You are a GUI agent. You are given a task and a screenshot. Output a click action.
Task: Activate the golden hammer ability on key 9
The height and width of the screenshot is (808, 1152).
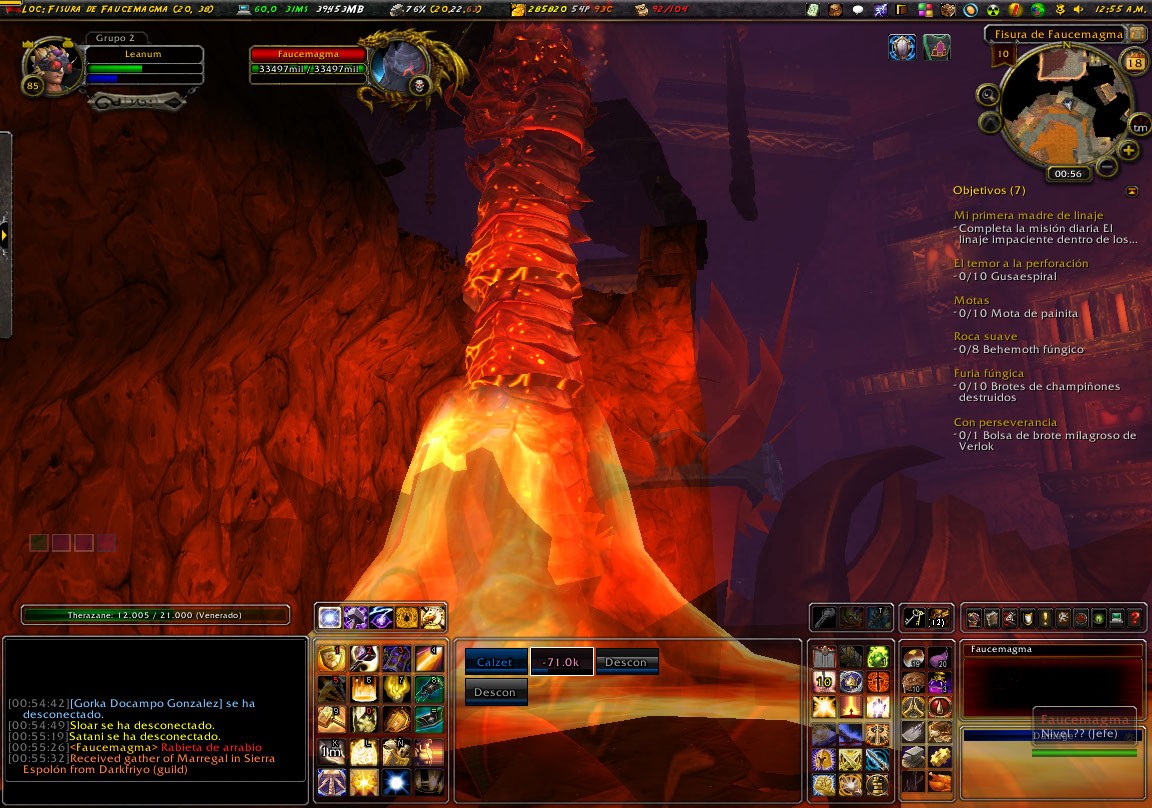click(331, 718)
